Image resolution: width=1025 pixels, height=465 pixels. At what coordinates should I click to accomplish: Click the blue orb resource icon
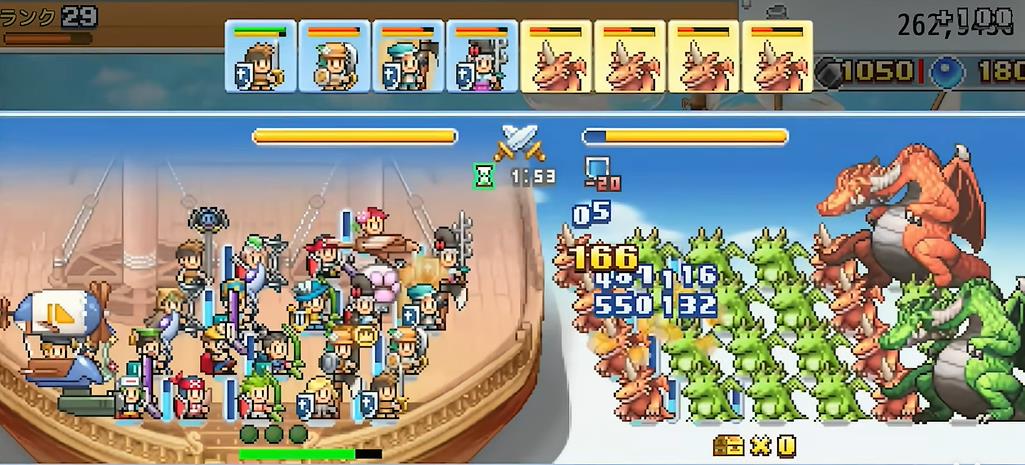tap(945, 72)
